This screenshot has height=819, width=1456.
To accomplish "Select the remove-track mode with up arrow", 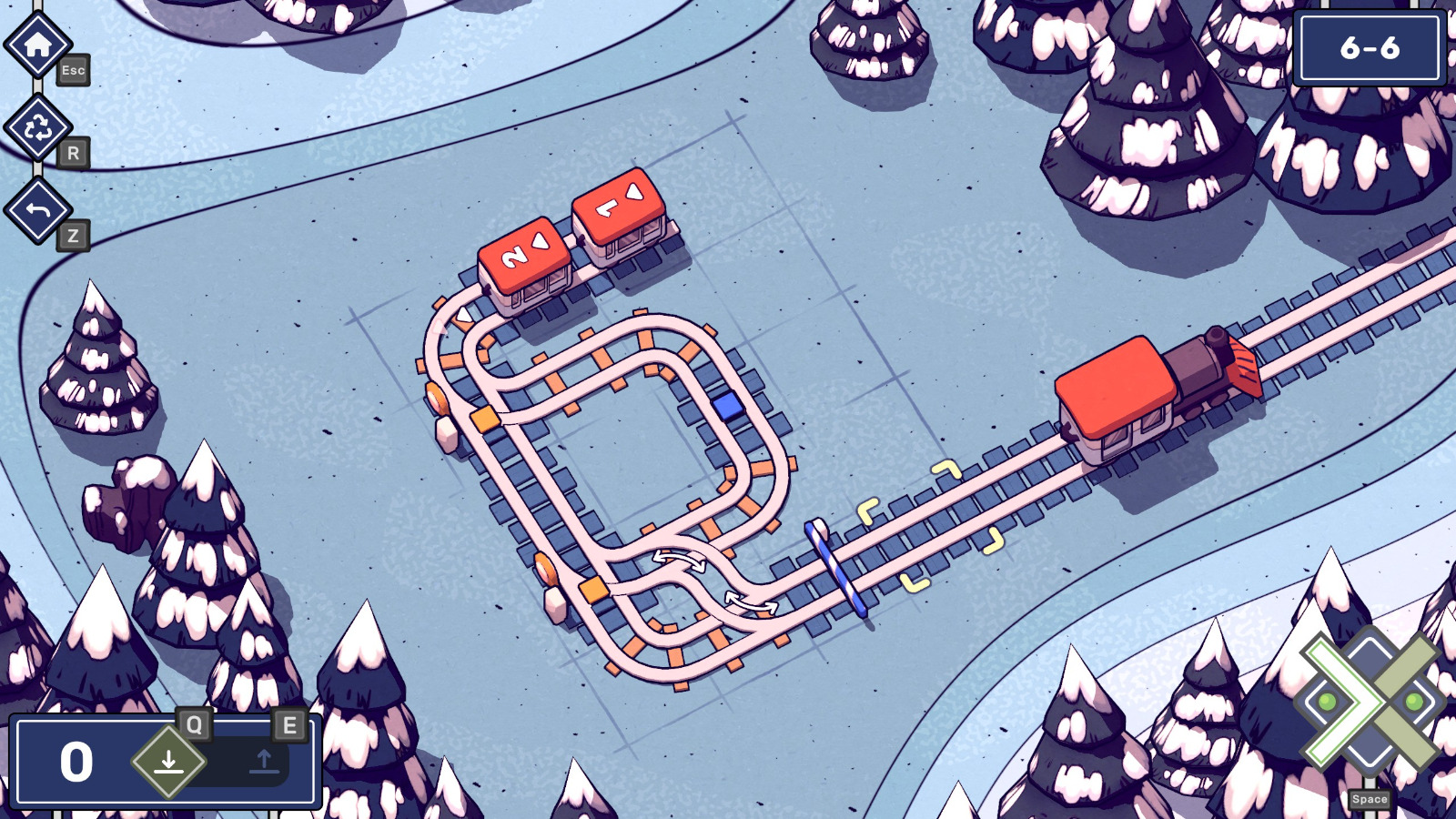I will click(264, 760).
